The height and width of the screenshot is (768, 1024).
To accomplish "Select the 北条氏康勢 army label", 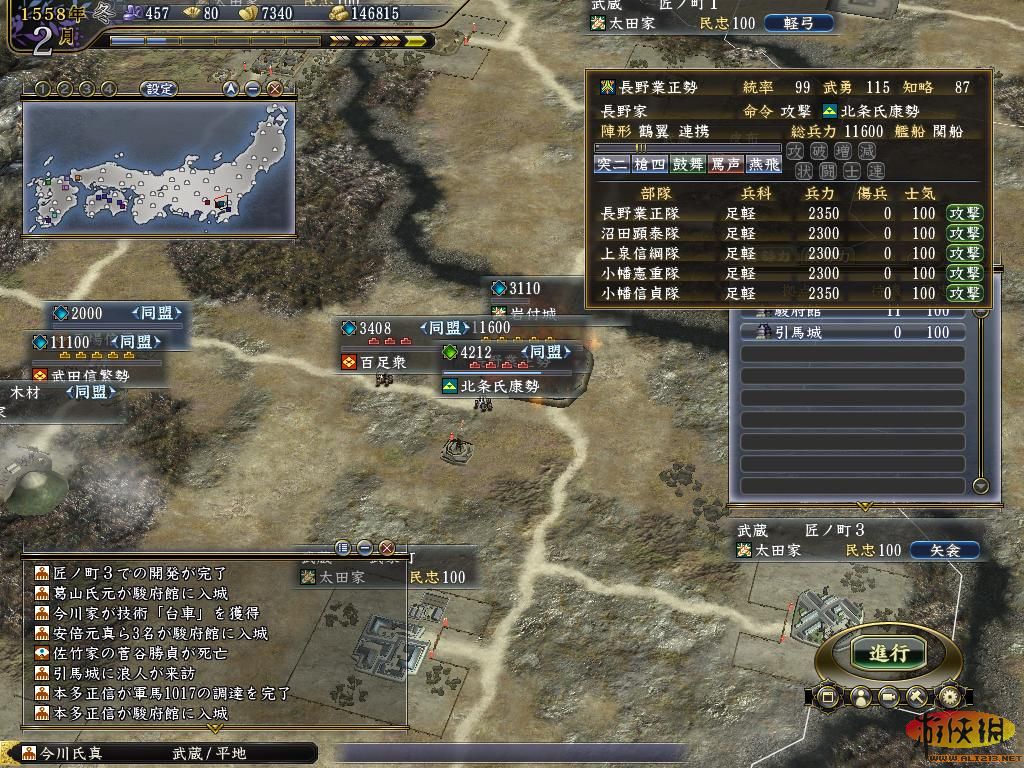I will [x=498, y=386].
